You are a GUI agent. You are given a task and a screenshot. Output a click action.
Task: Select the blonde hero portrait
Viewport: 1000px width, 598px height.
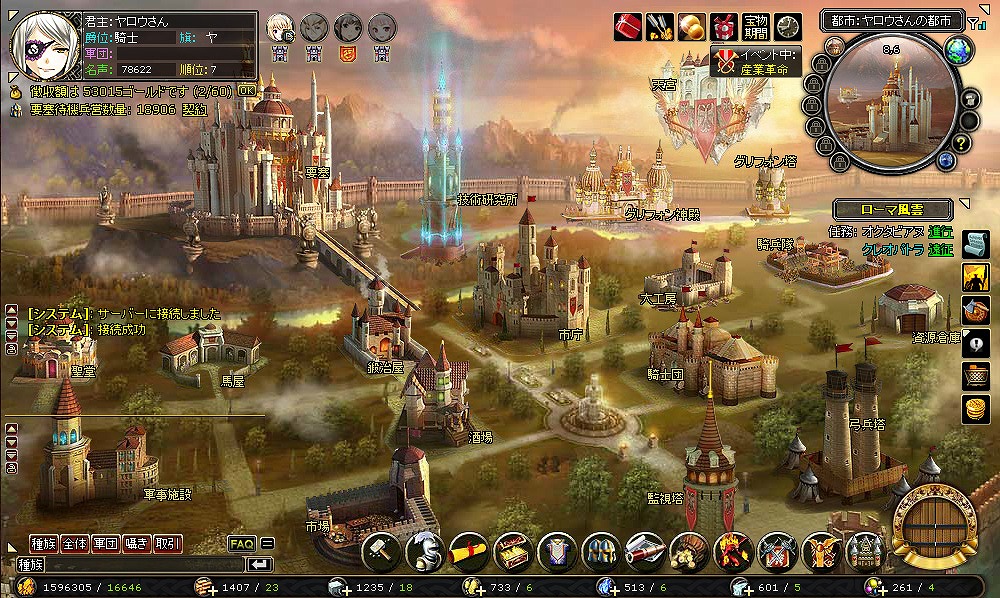click(281, 27)
